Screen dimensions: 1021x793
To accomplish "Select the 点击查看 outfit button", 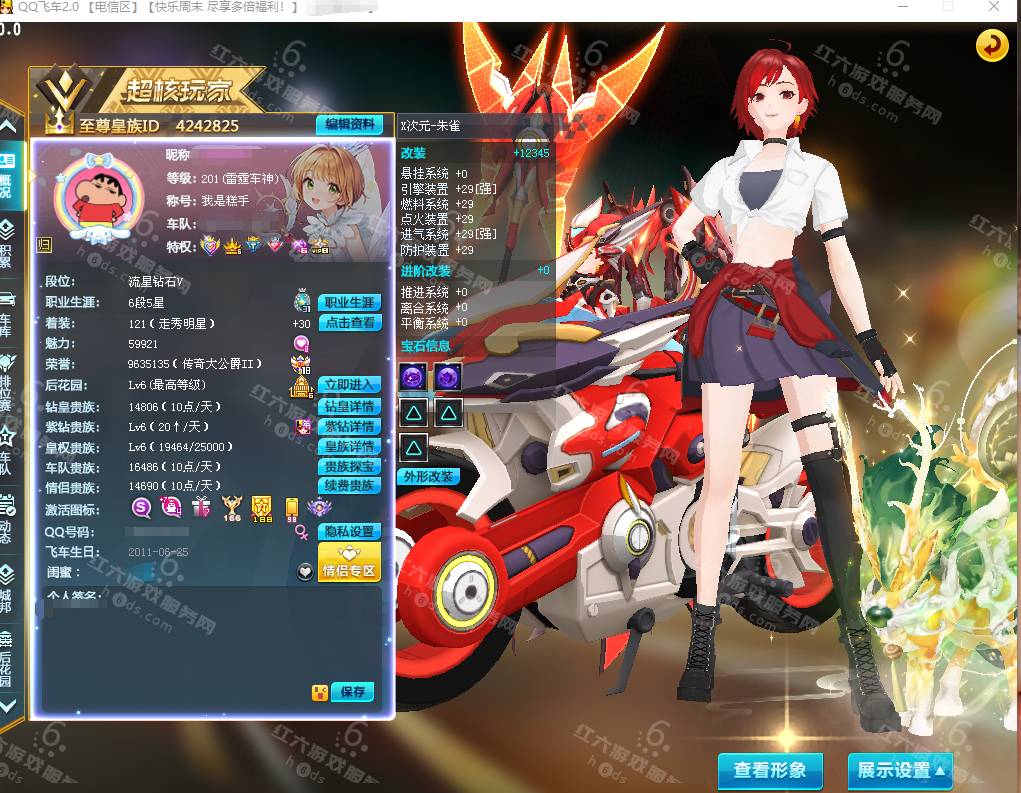I will tap(349, 323).
